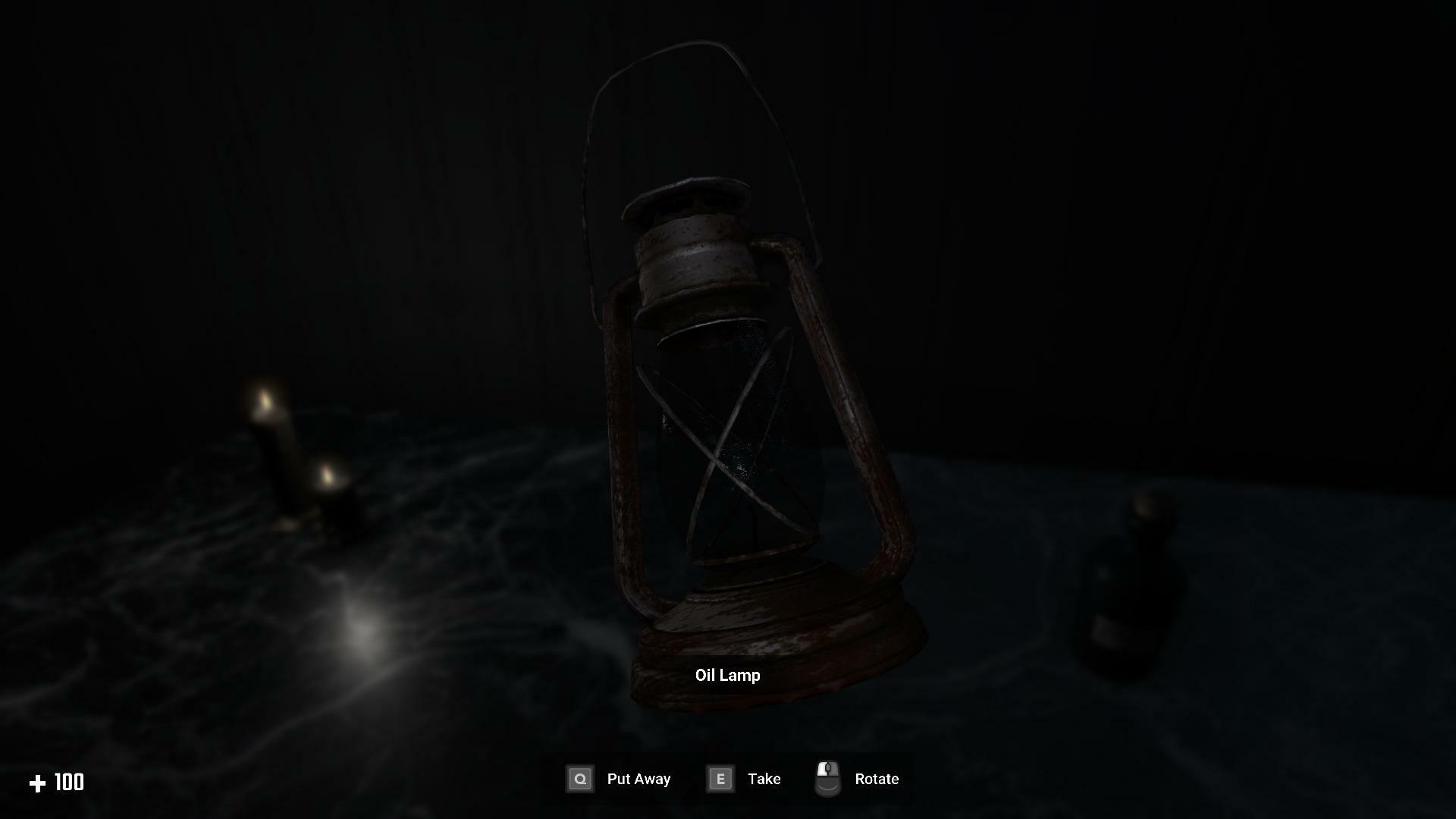This screenshot has width=1456, height=819.
Task: Click the health cross icon
Action: 39,782
